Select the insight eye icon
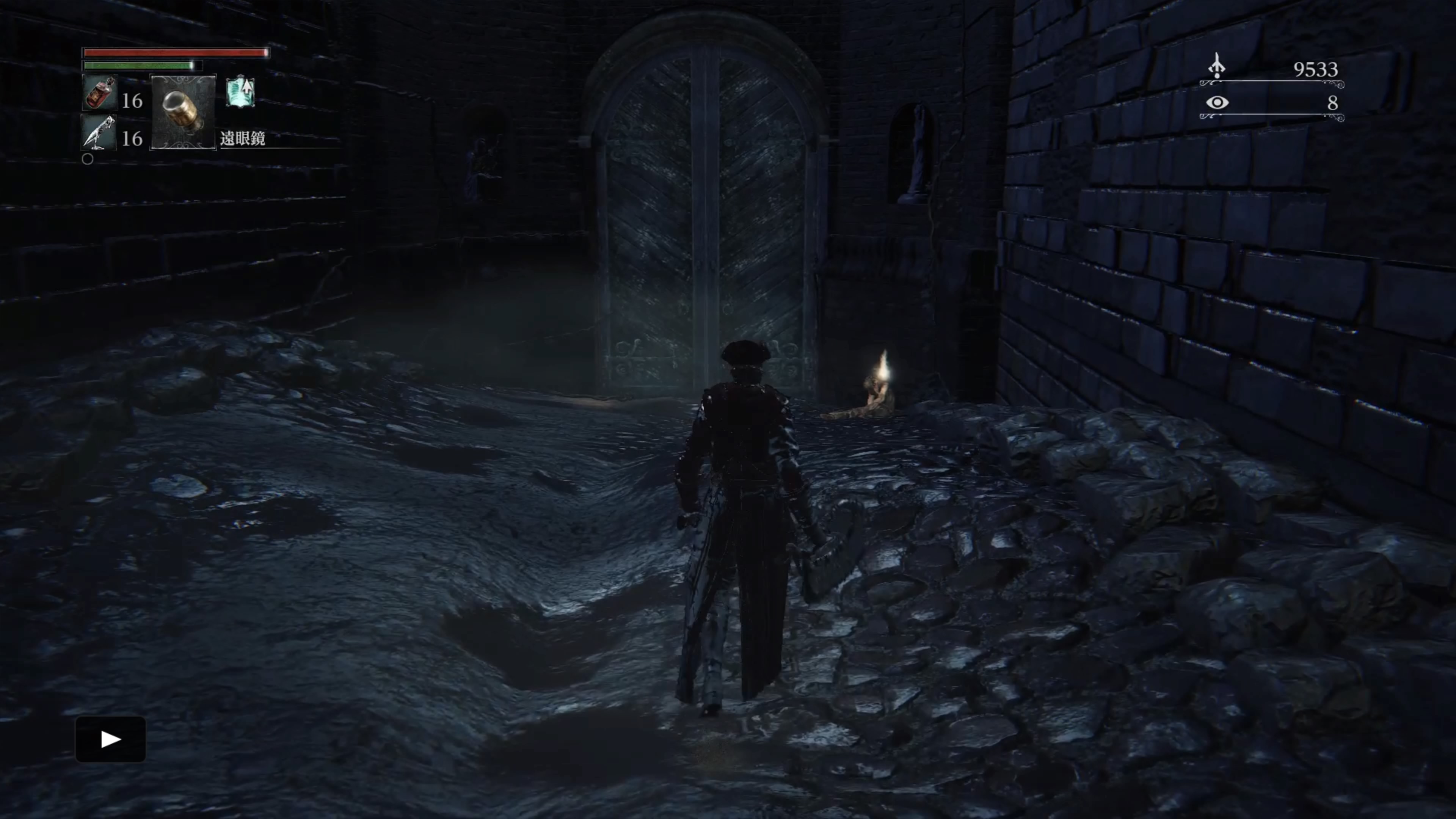 coord(1216,102)
